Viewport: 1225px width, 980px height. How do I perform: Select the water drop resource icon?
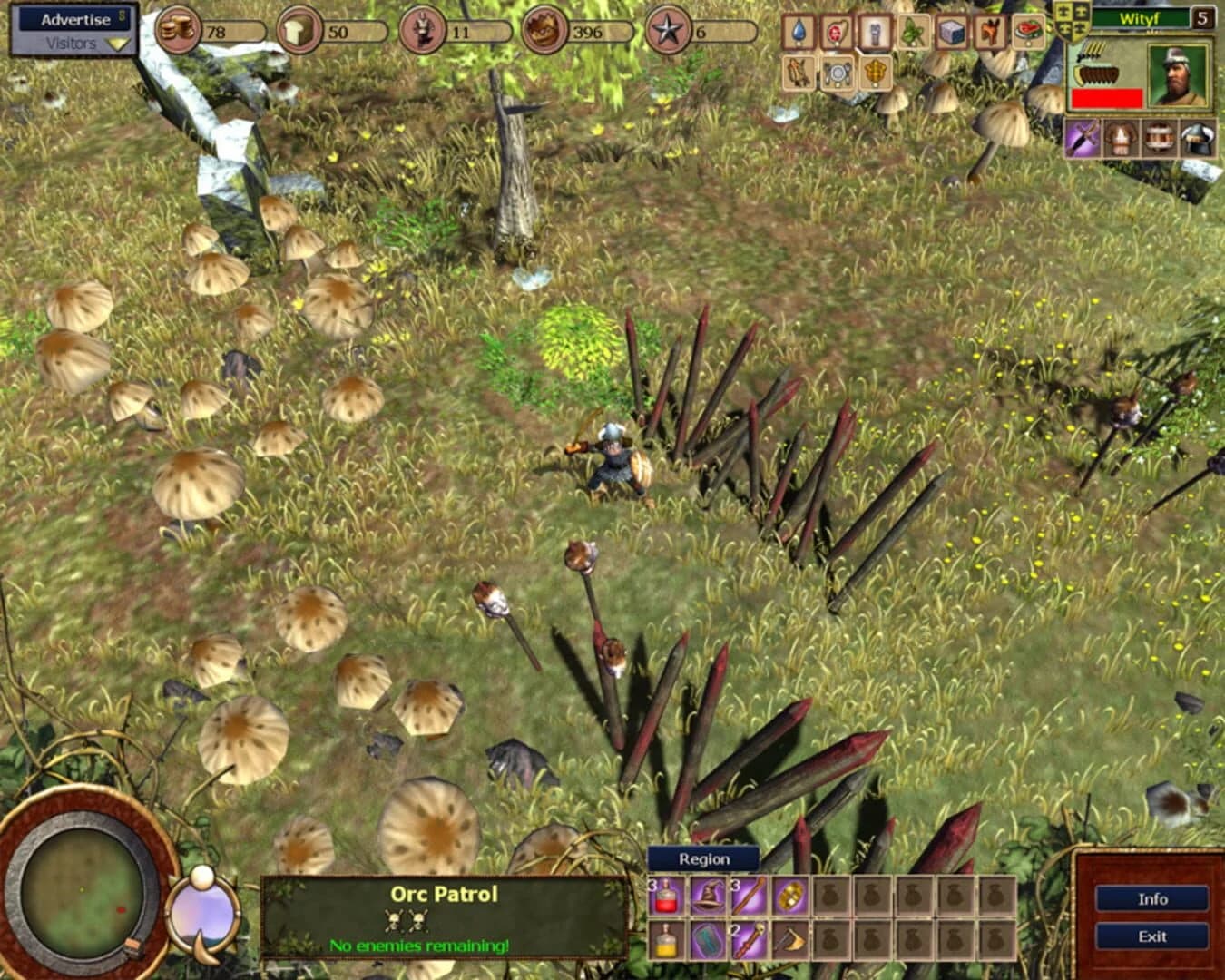[x=799, y=30]
